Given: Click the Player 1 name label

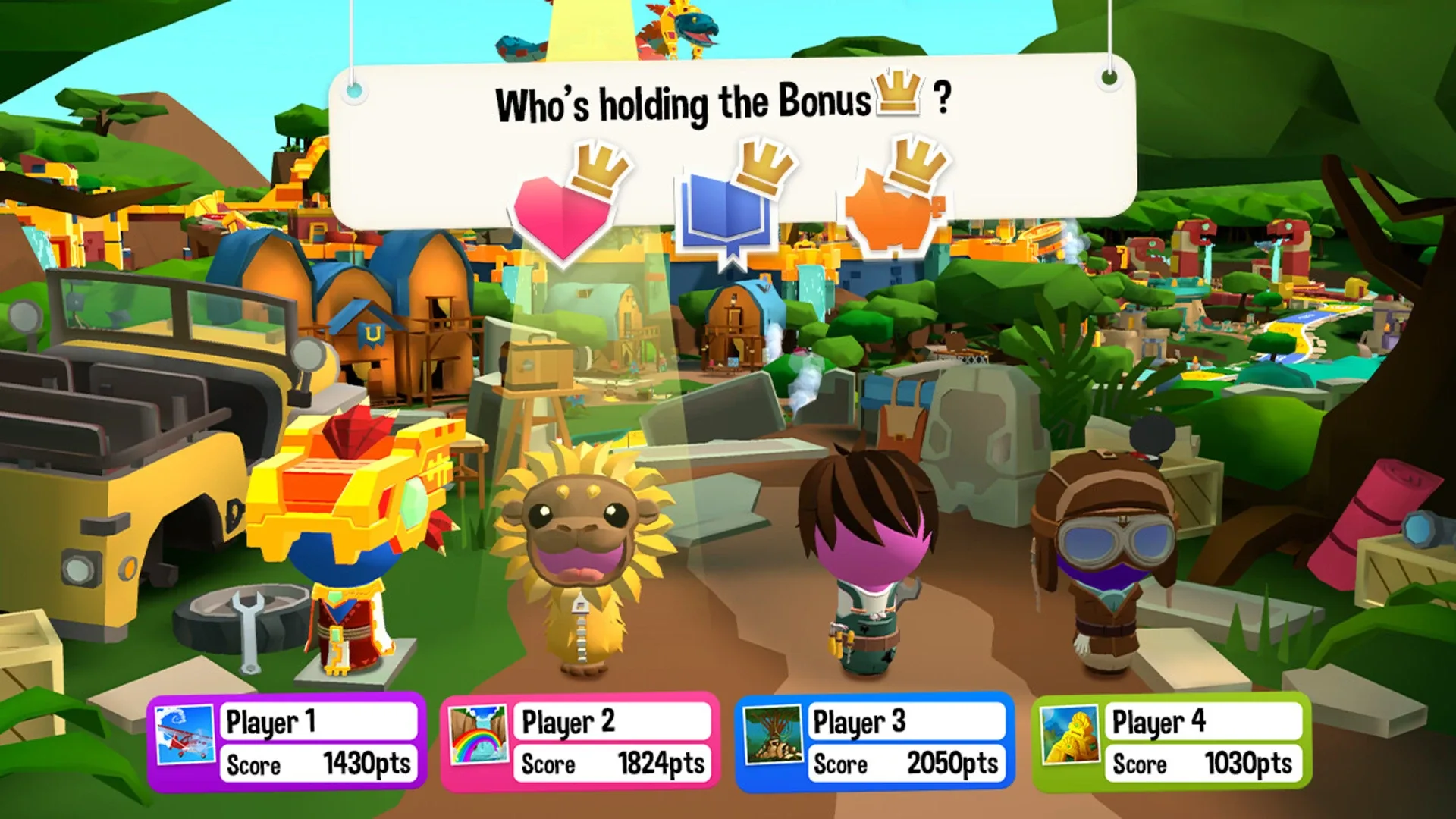Looking at the screenshot, I should 318,723.
